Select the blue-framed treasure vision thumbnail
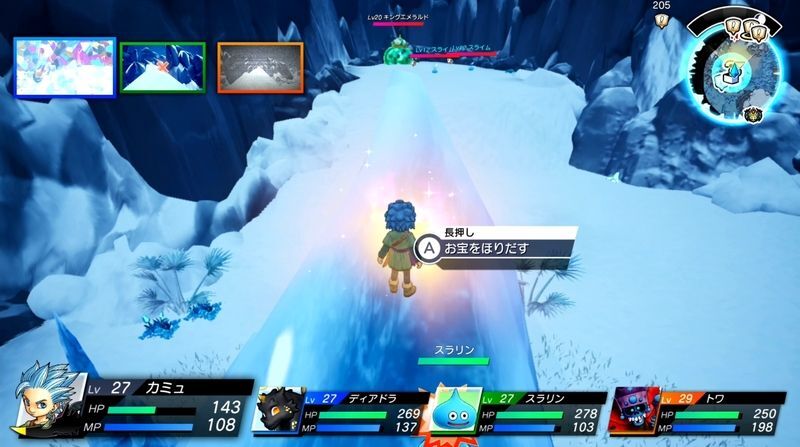Image resolution: width=800 pixels, height=447 pixels. pyautogui.click(x=65, y=67)
